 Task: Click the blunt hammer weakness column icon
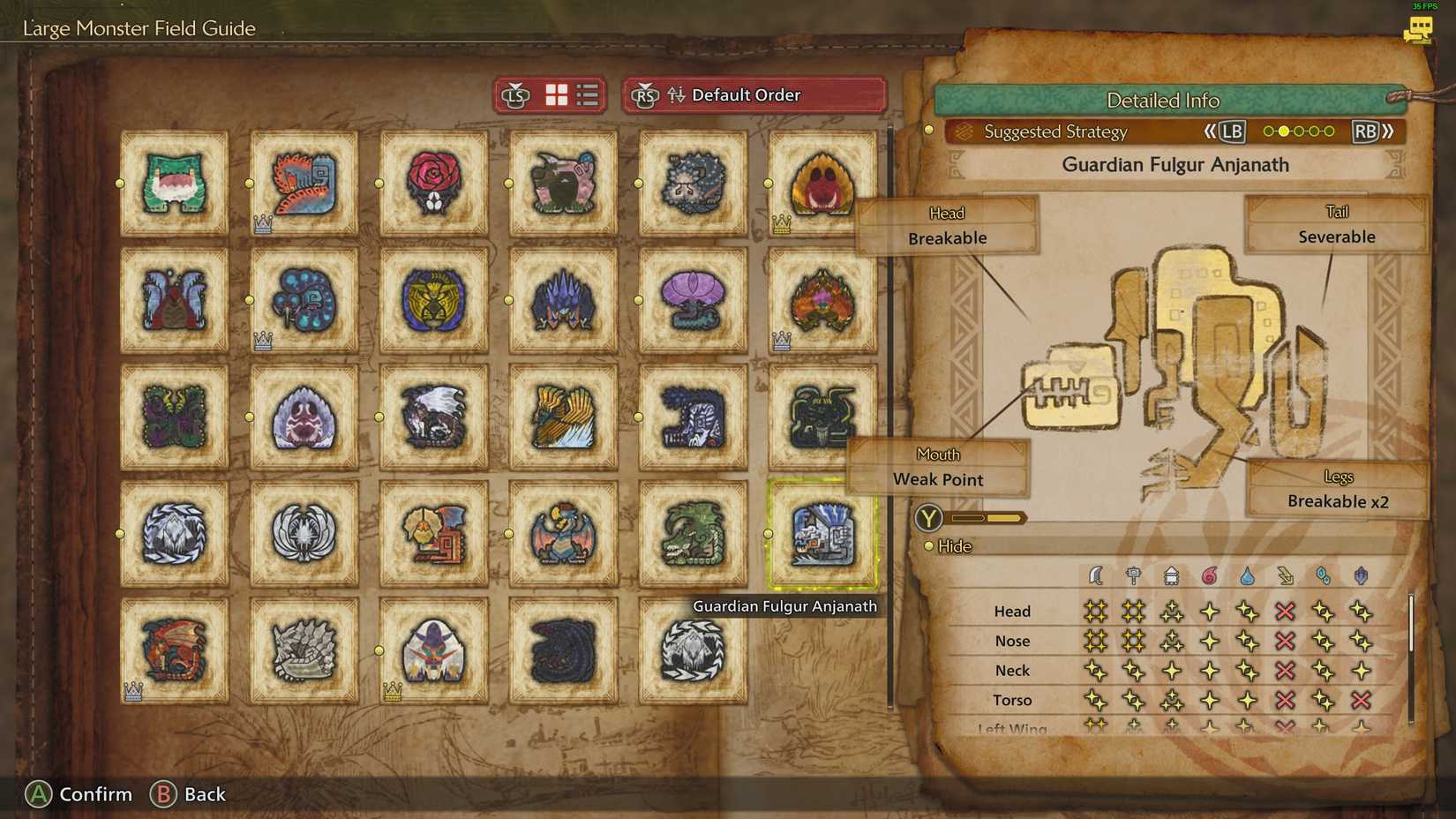click(1134, 575)
